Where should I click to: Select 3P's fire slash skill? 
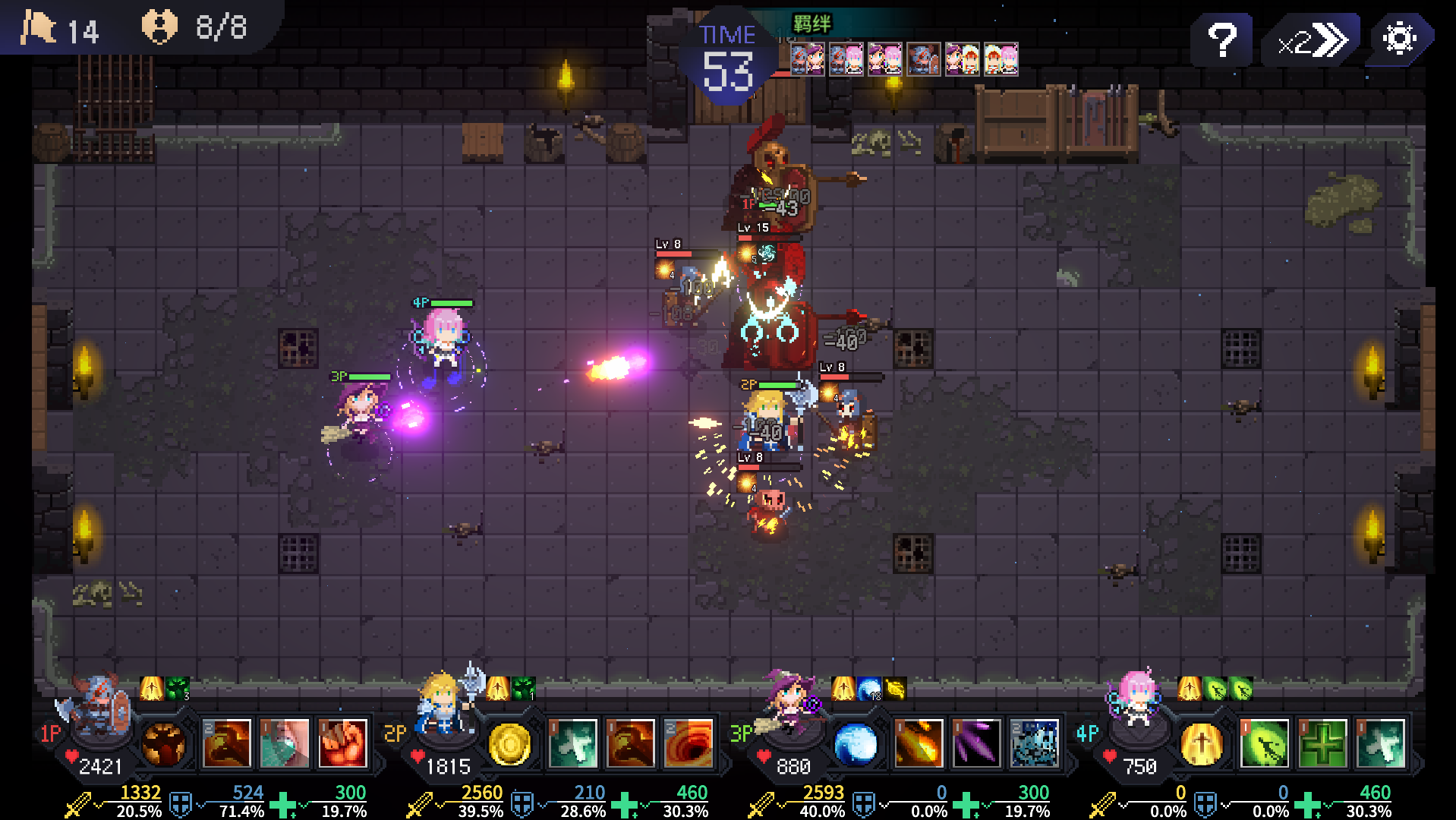(919, 743)
